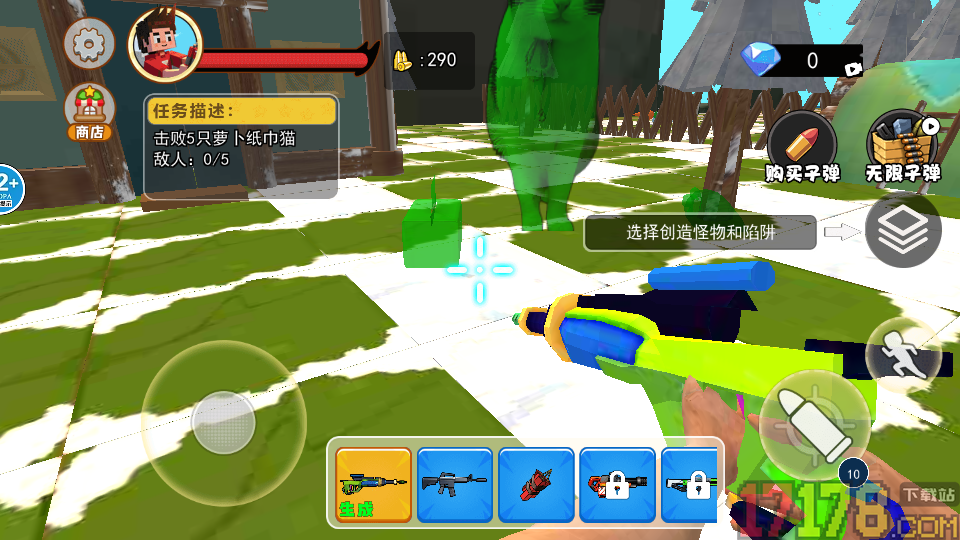
Task: Open the settings gear menu
Action: pos(89,43)
